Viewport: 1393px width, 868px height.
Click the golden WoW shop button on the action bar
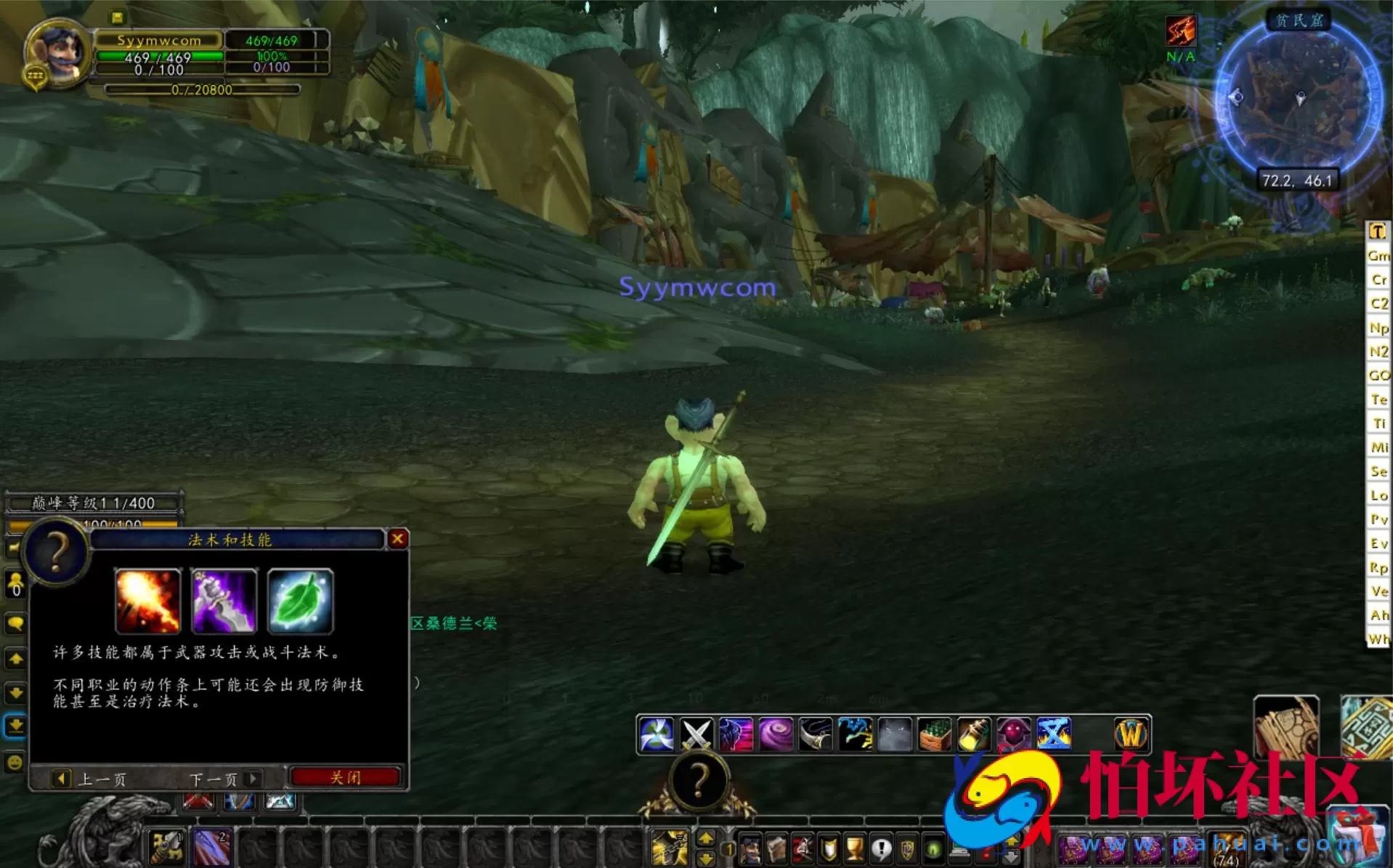pos(1130,734)
